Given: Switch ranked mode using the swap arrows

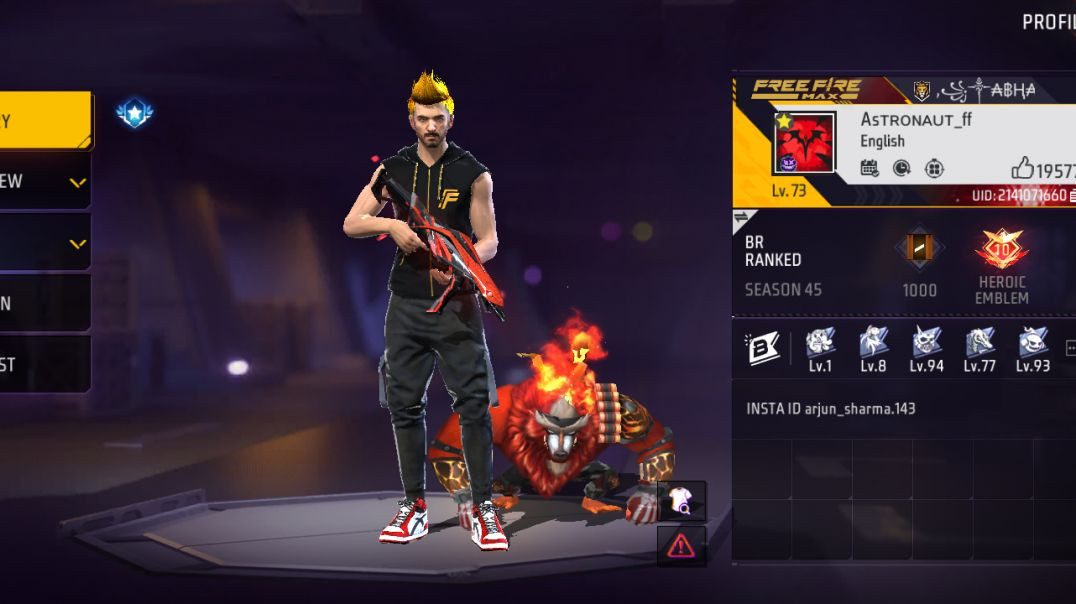Looking at the screenshot, I should 742,217.
